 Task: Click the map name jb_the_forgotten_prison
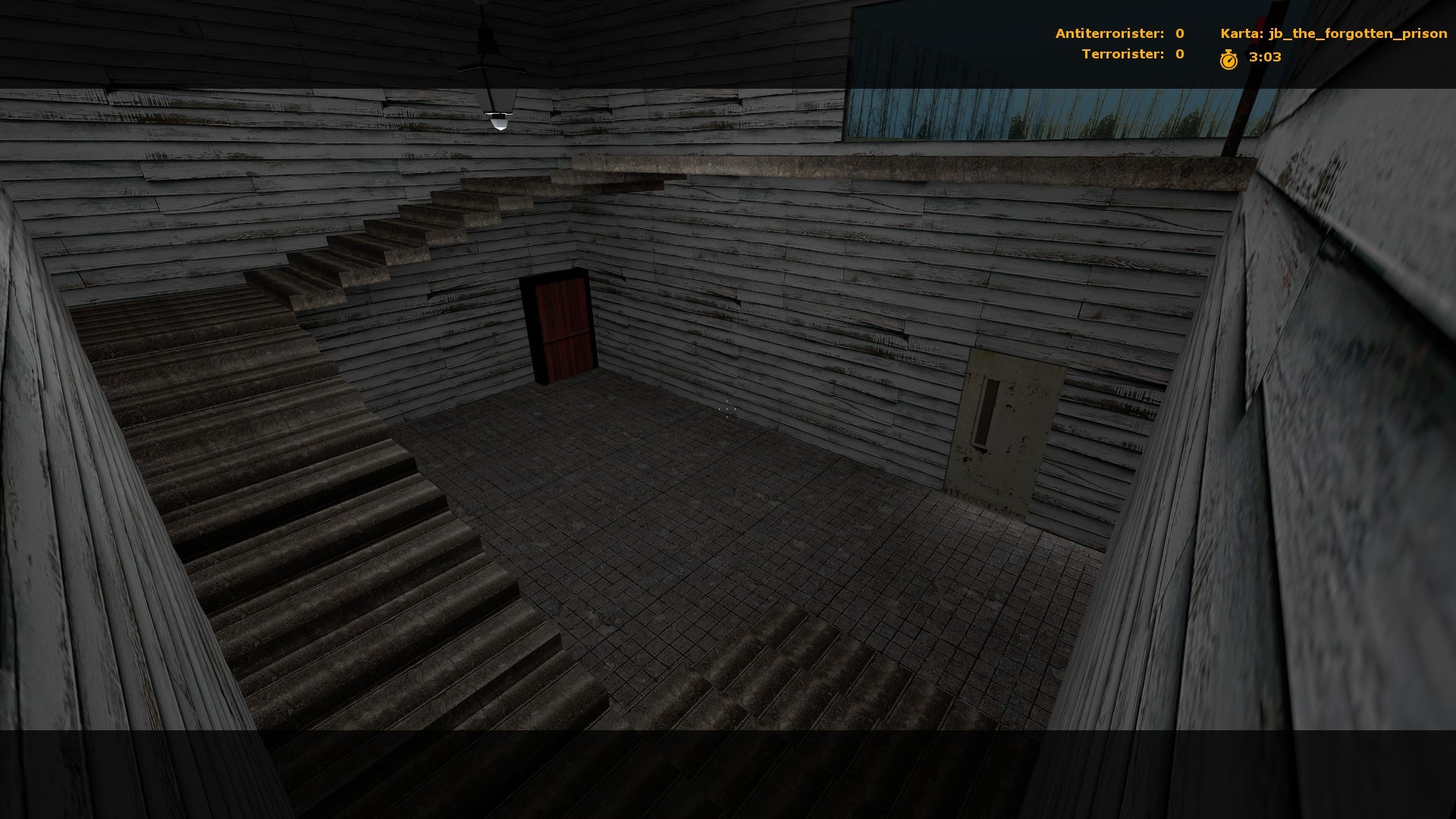tap(1357, 33)
